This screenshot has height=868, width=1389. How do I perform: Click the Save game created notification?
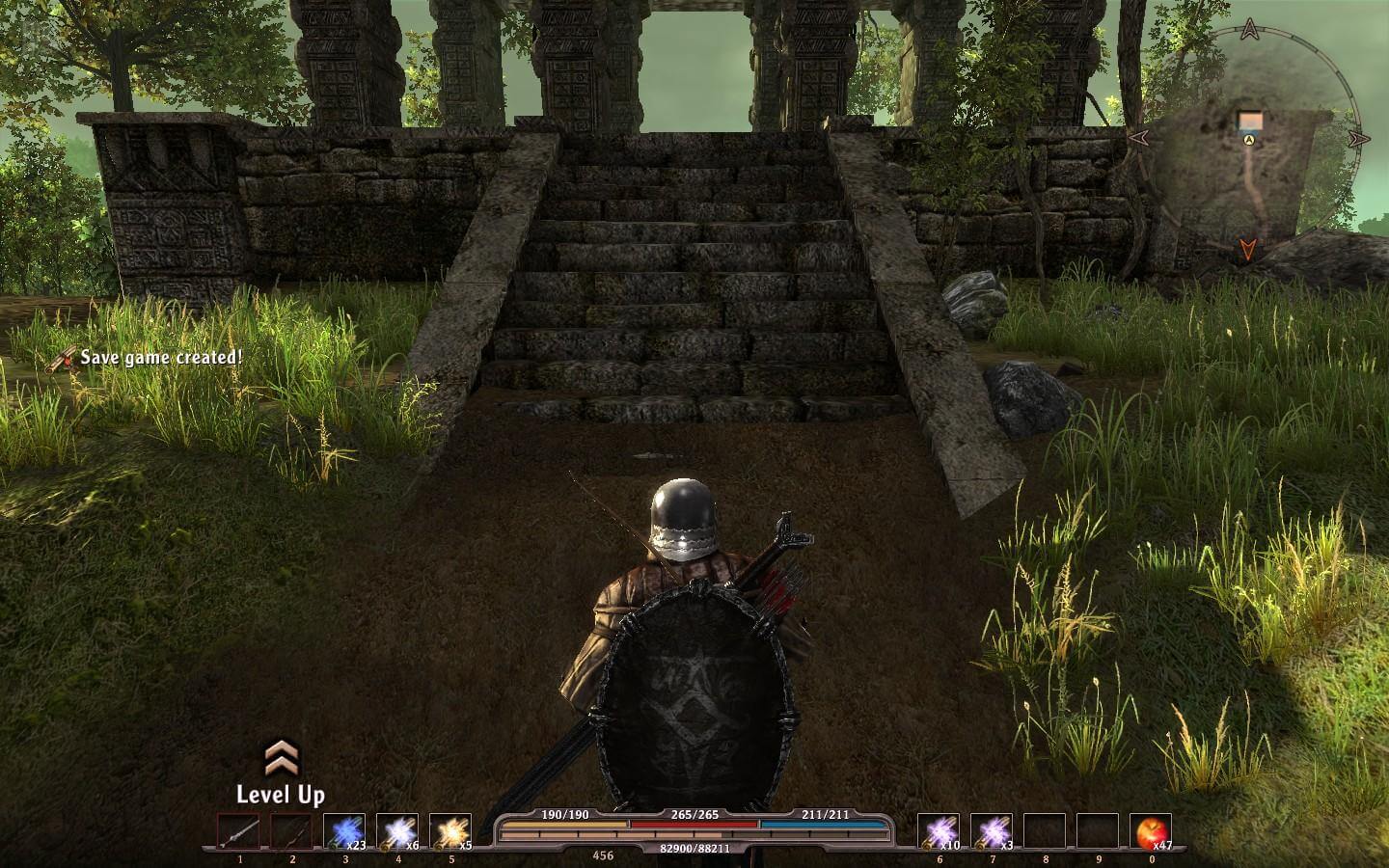pyautogui.click(x=161, y=358)
